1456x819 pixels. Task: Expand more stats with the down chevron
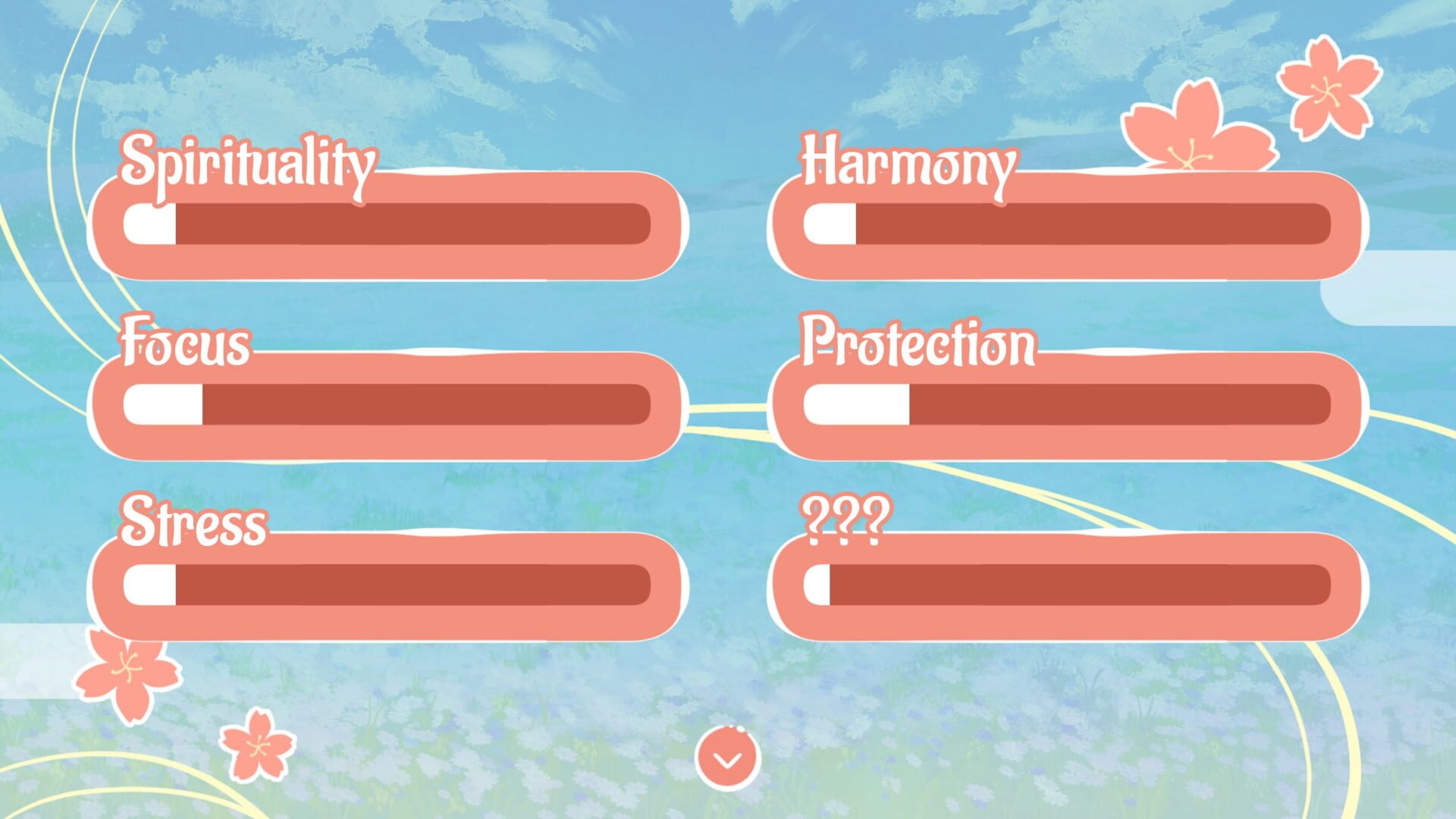click(728, 758)
